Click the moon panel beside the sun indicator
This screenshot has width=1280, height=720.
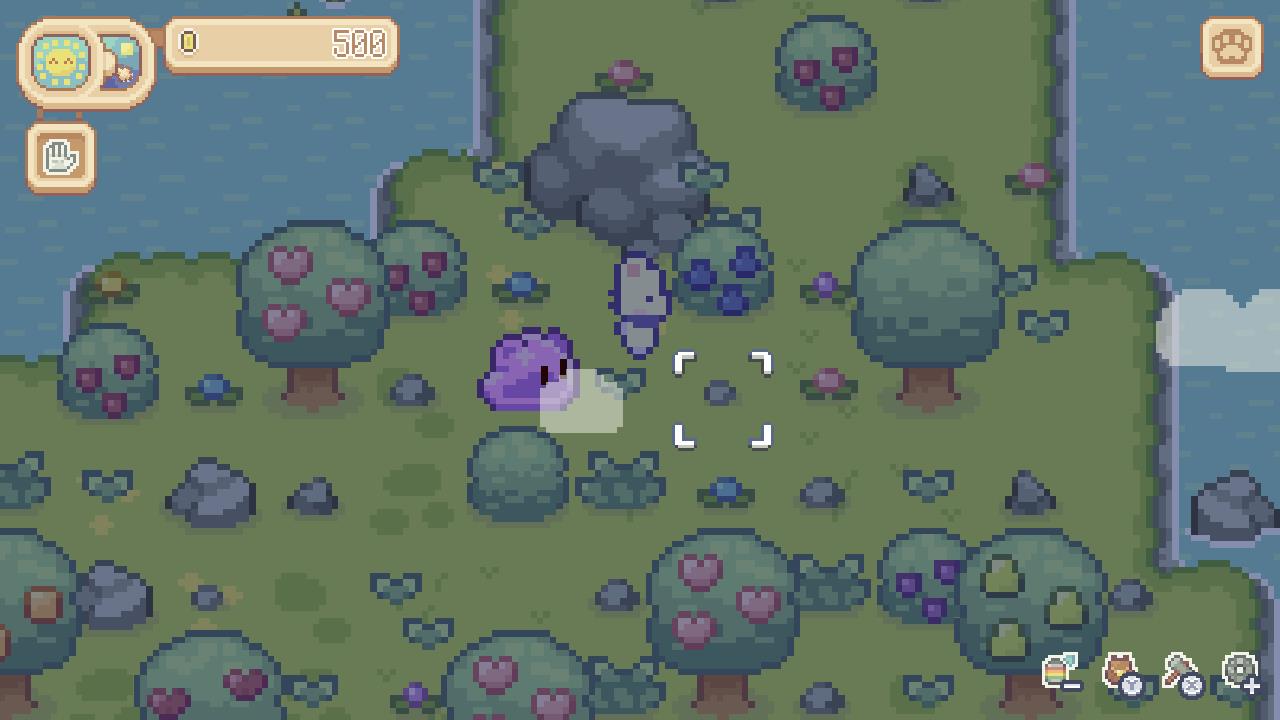click(x=120, y=60)
